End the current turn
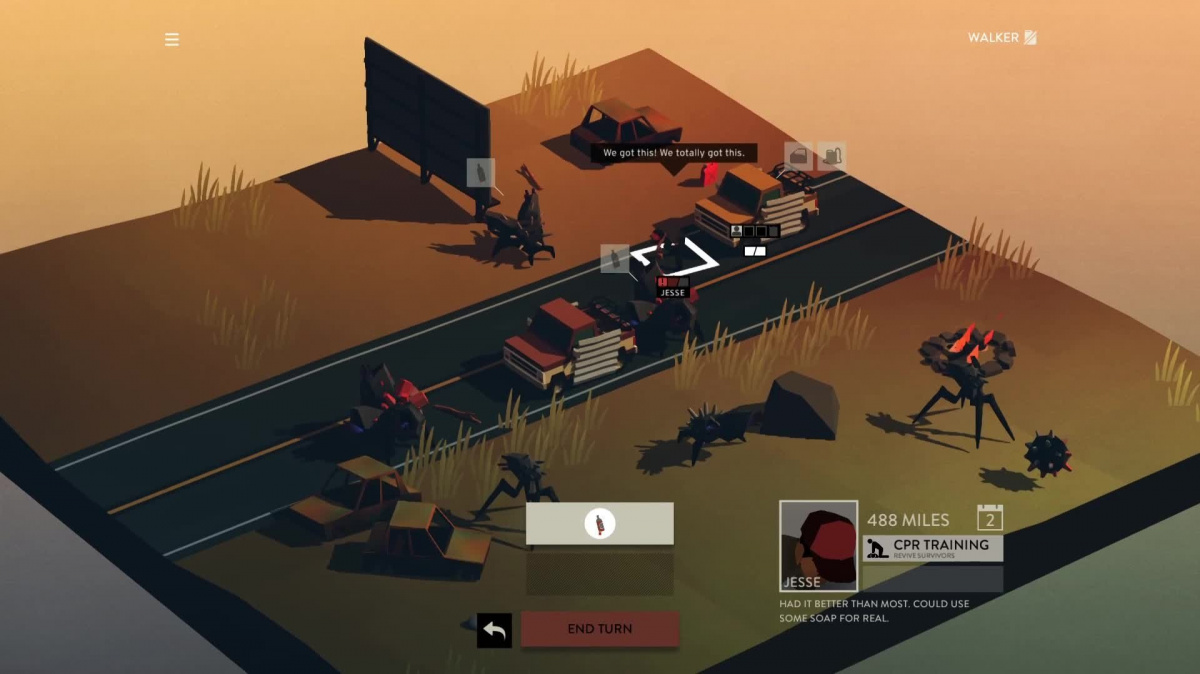1200x674 pixels. click(x=600, y=629)
